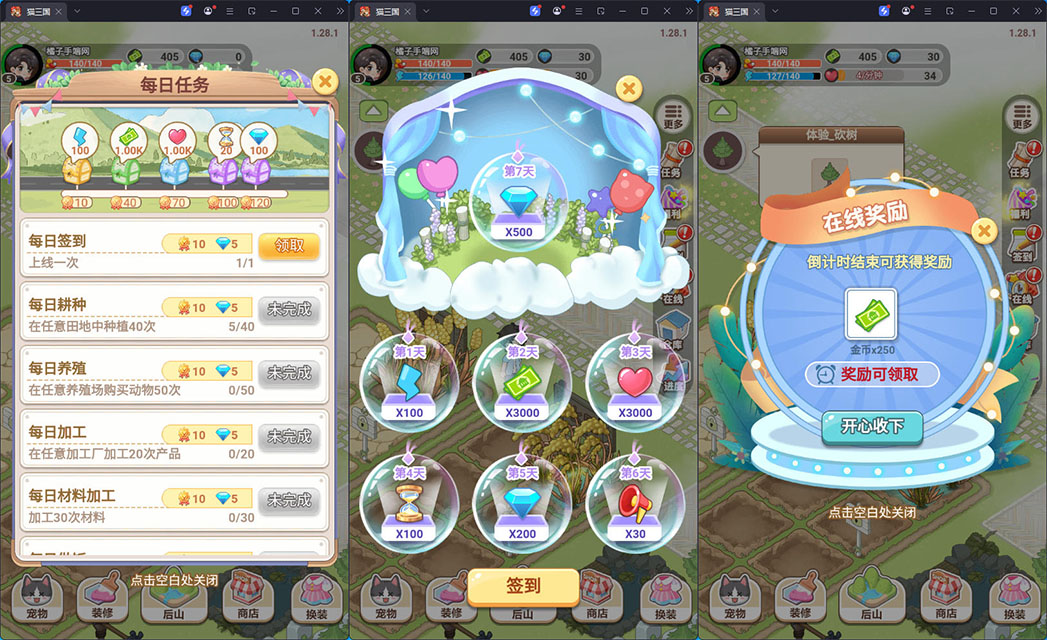Screen dimensions: 1047x640
Task: Click 未完成 on the 每日耕种 row
Action: 288,309
